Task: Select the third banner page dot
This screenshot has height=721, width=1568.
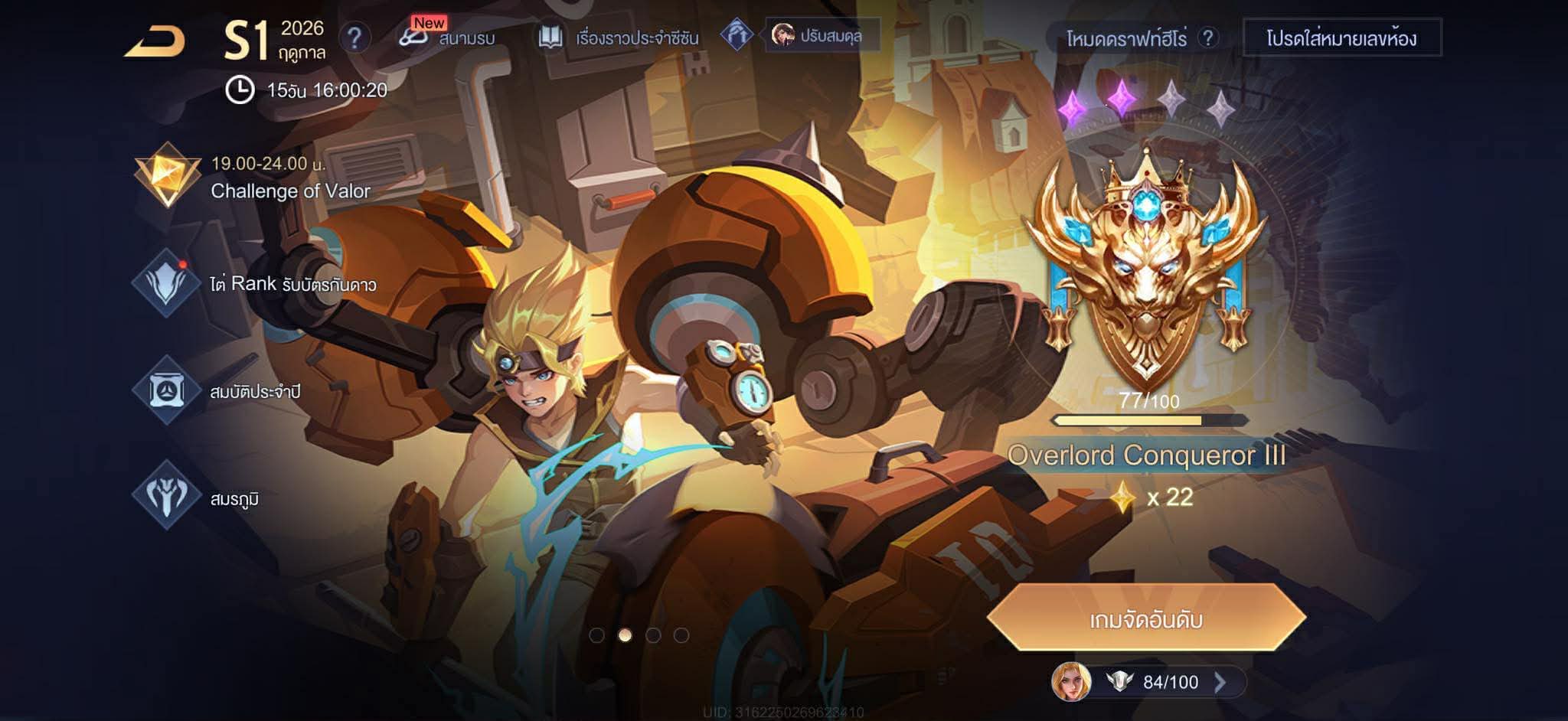Action: coord(653,635)
